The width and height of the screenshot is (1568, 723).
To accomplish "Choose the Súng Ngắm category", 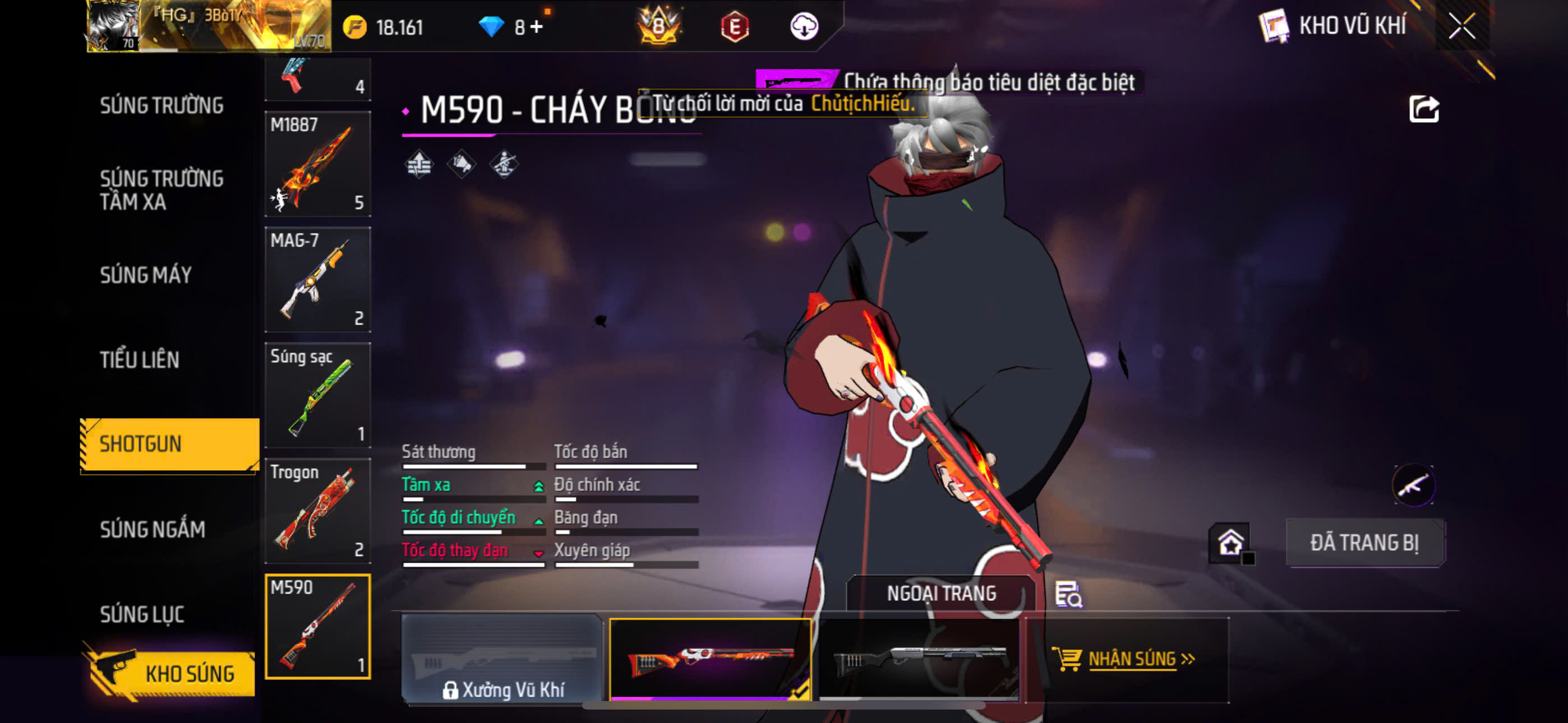I will point(152,530).
